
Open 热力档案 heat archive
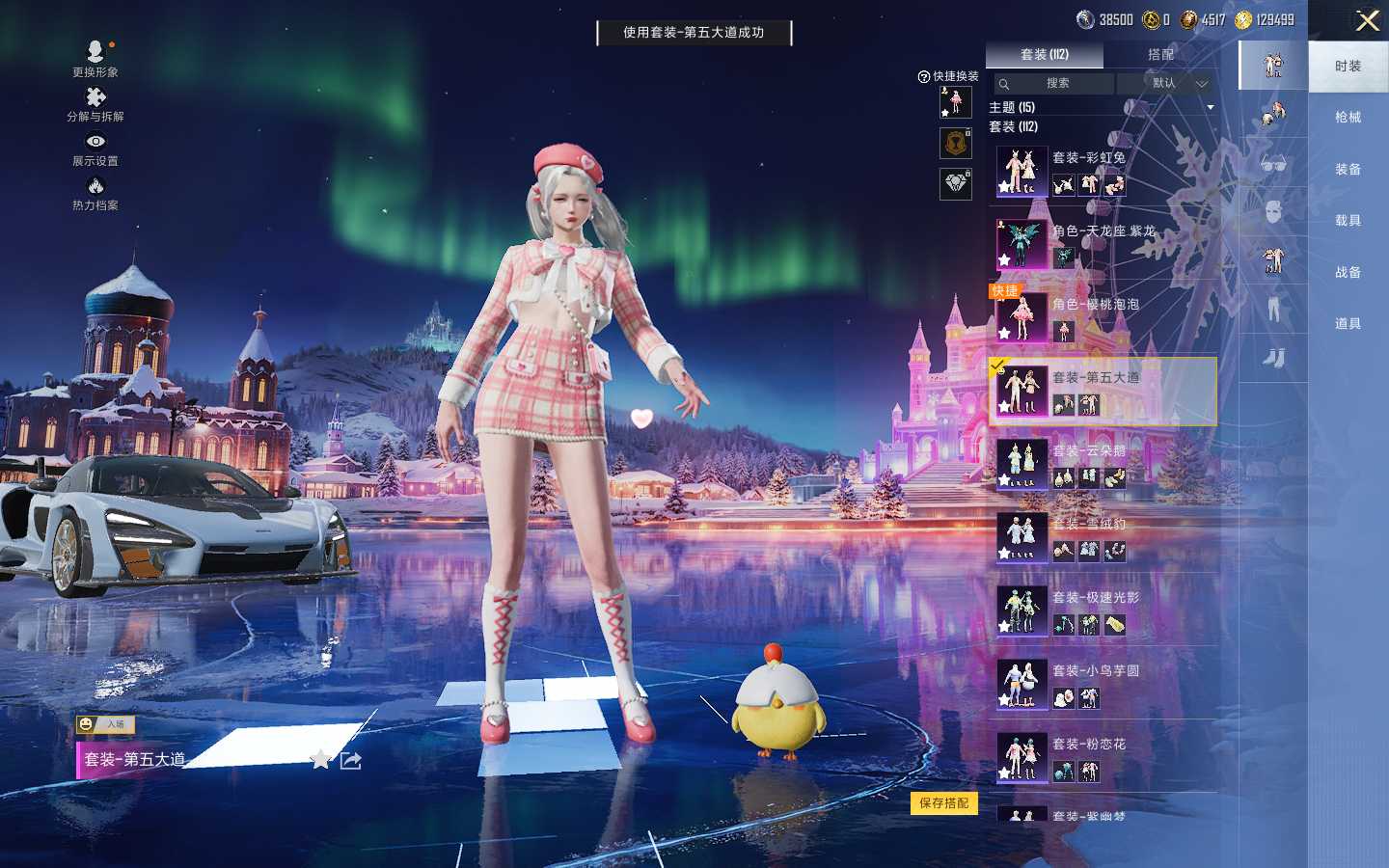click(x=95, y=192)
